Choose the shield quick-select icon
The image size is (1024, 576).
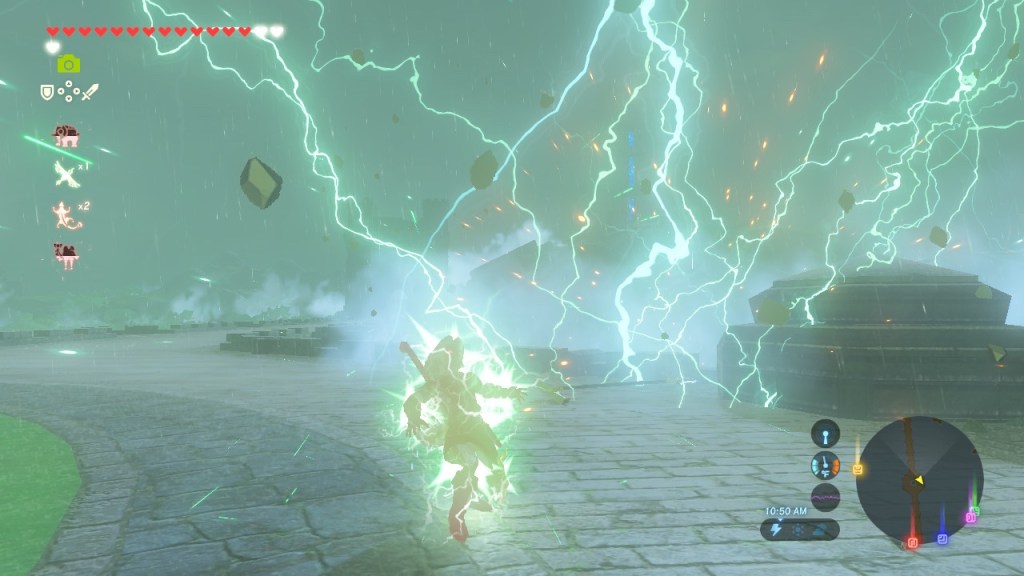click(46, 92)
